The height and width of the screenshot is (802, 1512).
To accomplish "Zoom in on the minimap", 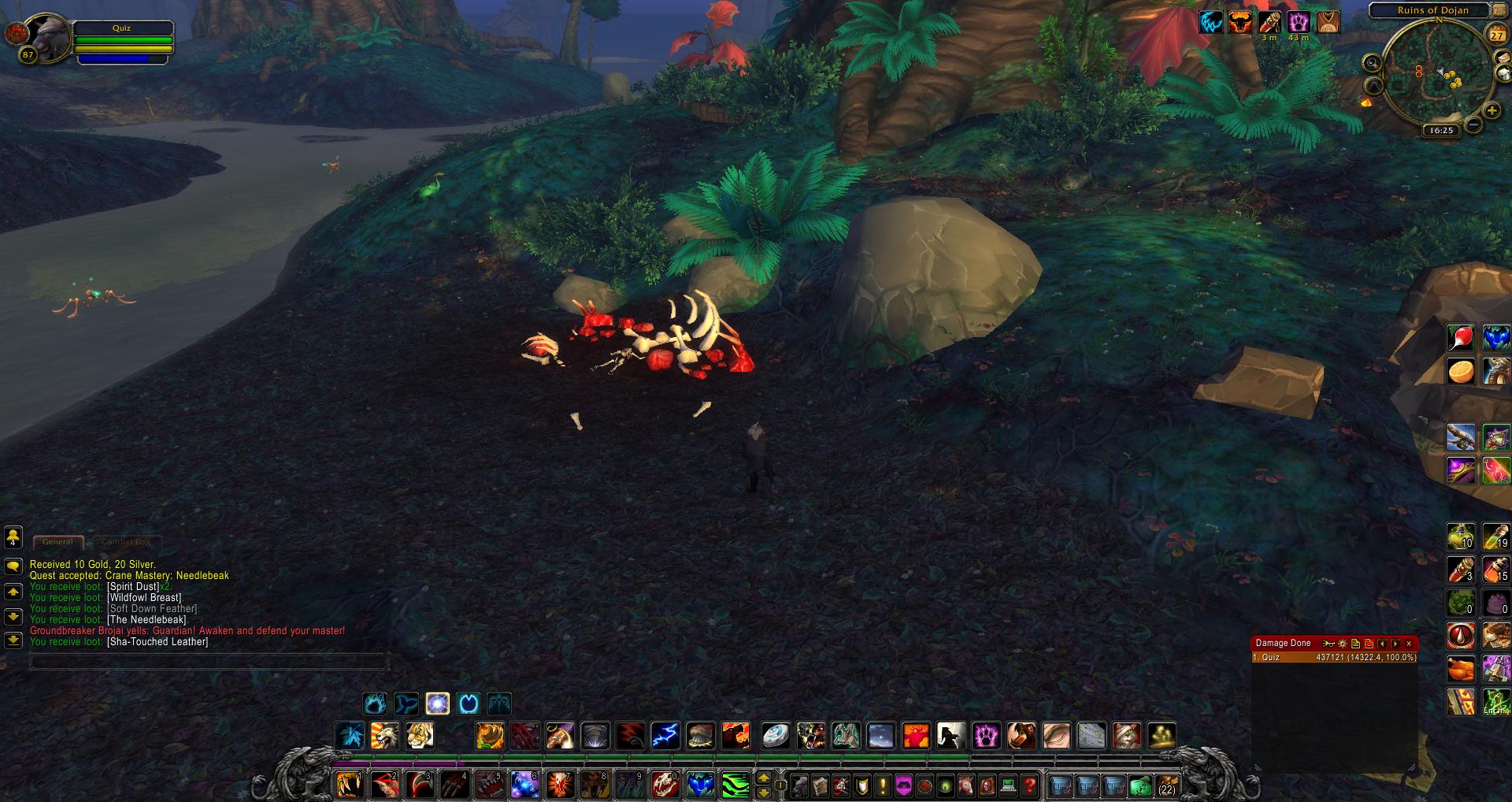I will click(x=1492, y=111).
